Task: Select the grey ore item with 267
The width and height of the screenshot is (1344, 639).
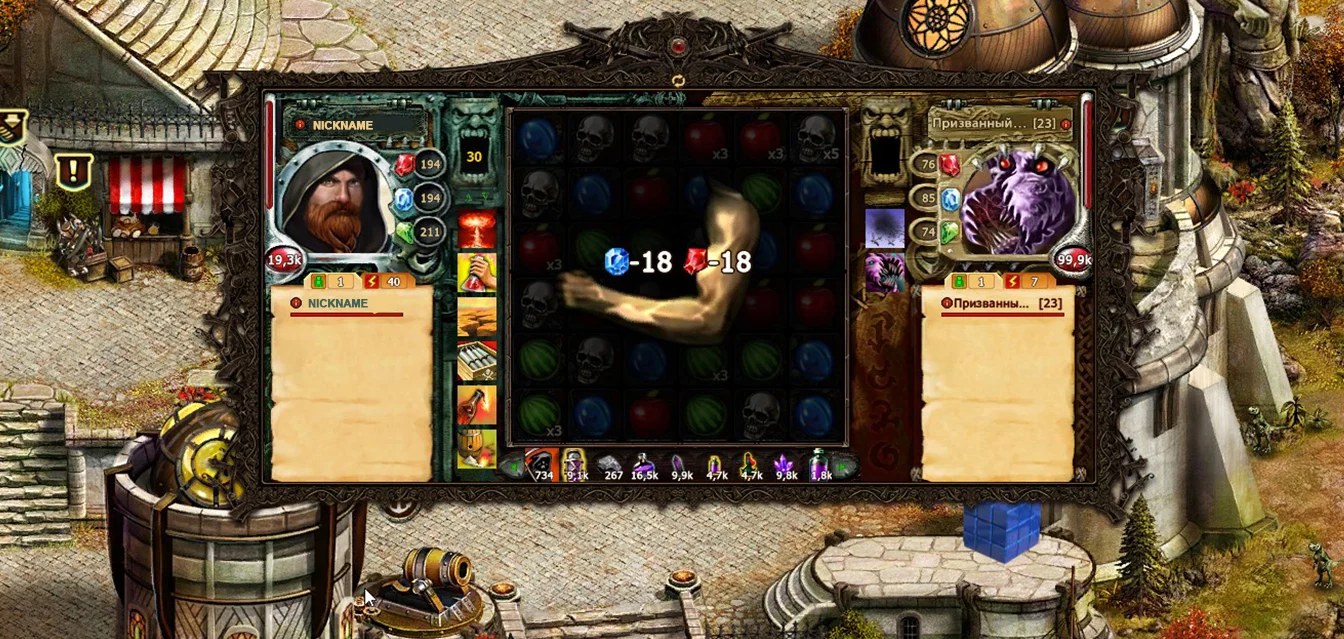Action: pyautogui.click(x=611, y=464)
